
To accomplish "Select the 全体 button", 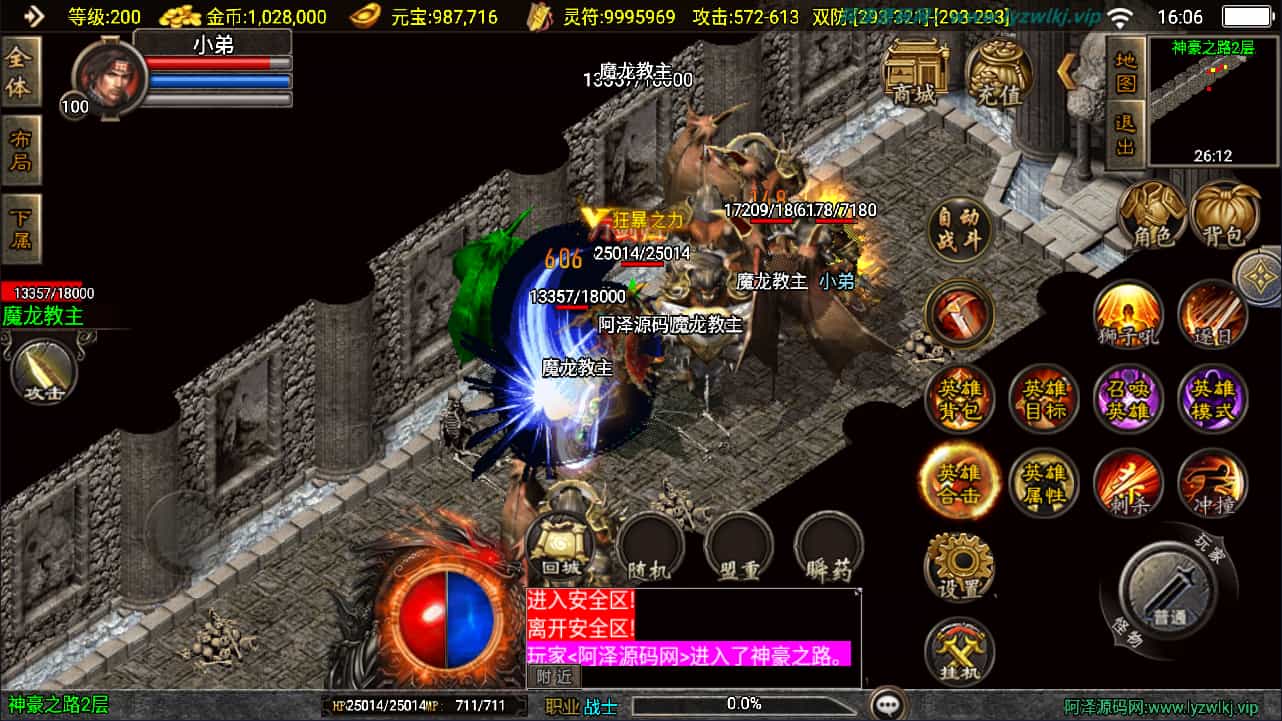I will [20, 72].
